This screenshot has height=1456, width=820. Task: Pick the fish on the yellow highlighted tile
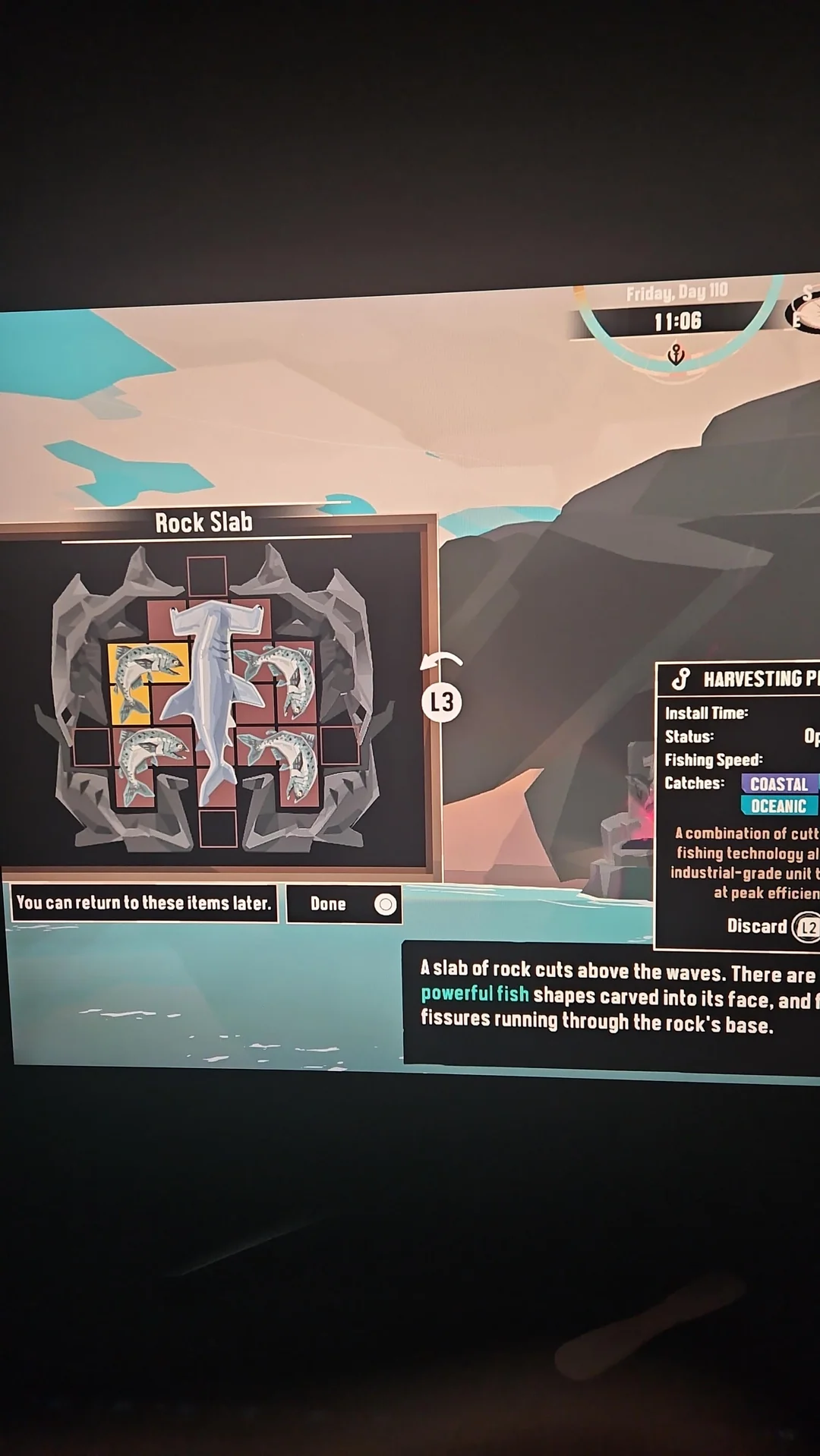click(x=148, y=680)
